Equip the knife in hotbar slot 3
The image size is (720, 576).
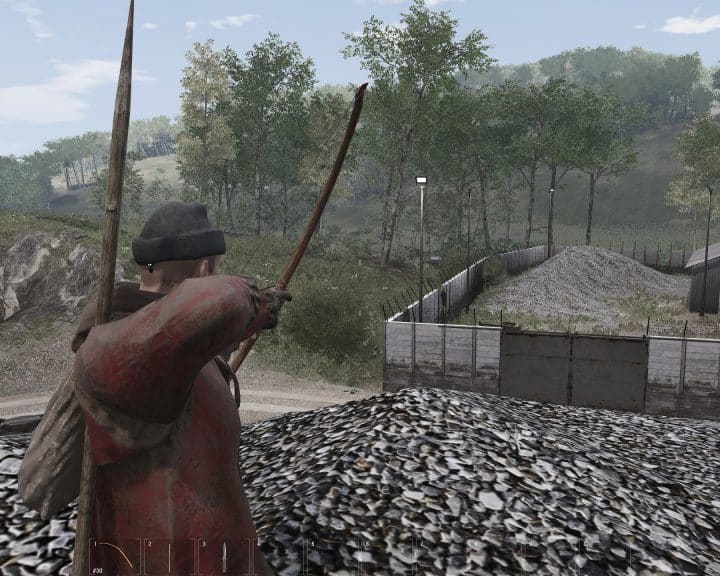(224, 556)
